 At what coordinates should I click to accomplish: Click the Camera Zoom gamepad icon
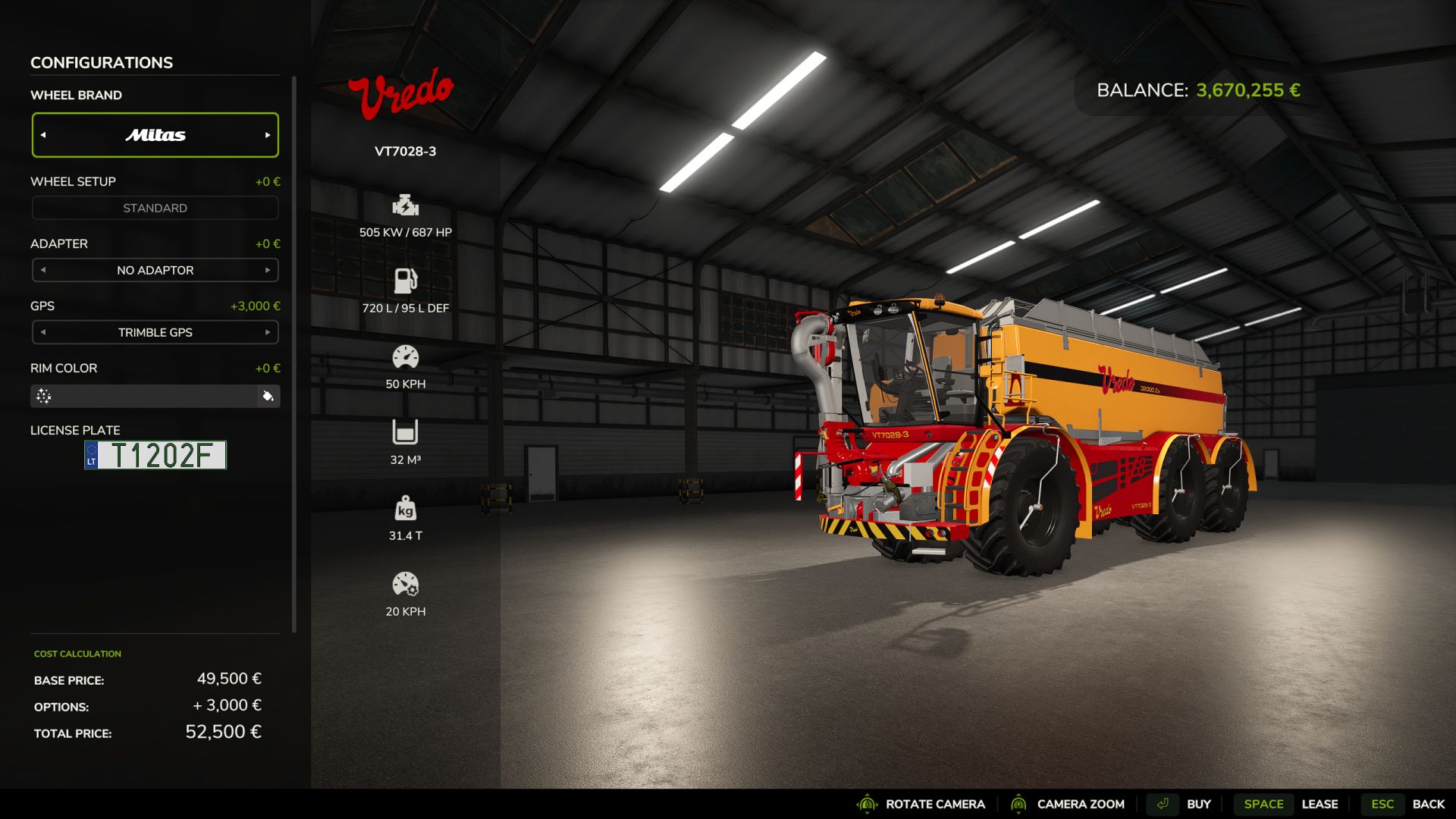[1018, 804]
